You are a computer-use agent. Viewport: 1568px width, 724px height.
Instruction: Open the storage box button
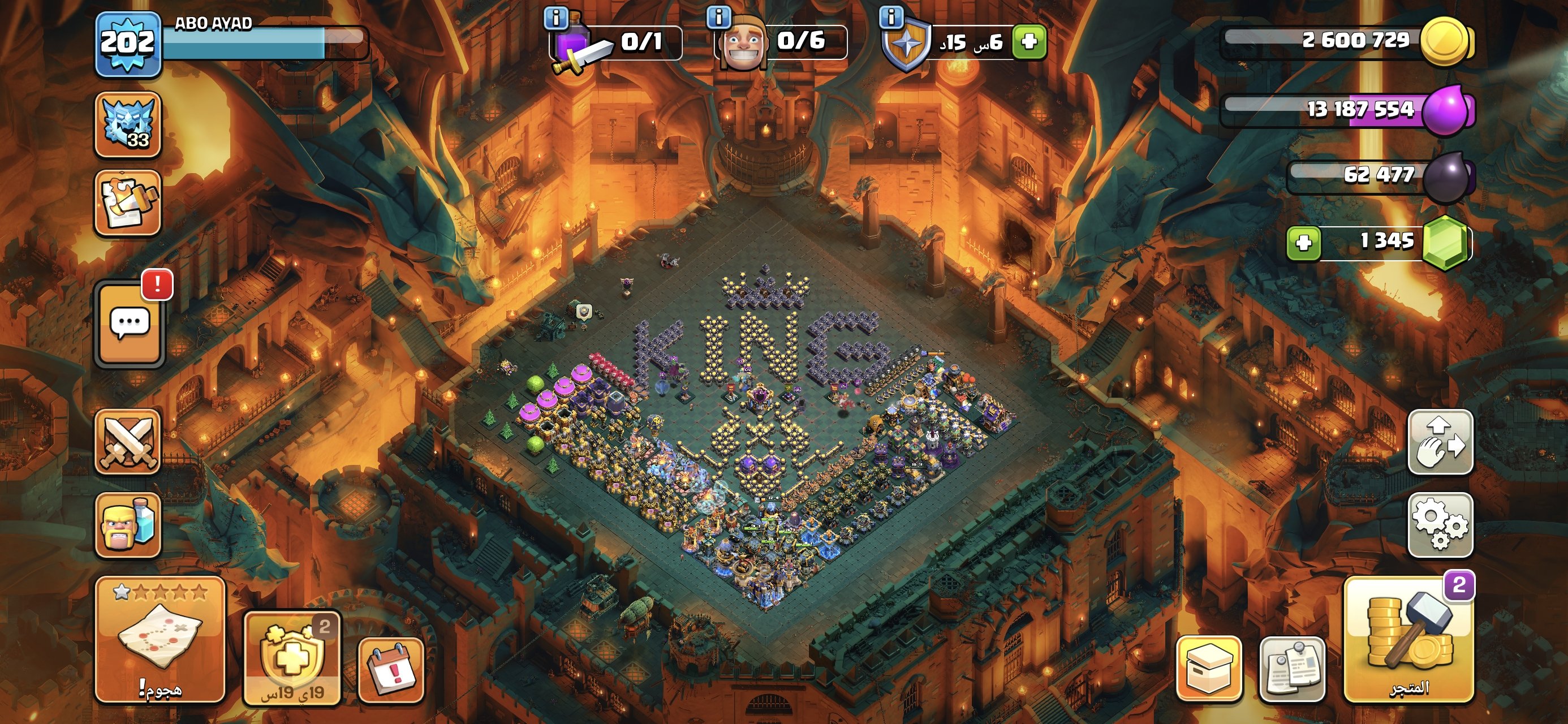[x=1209, y=669]
